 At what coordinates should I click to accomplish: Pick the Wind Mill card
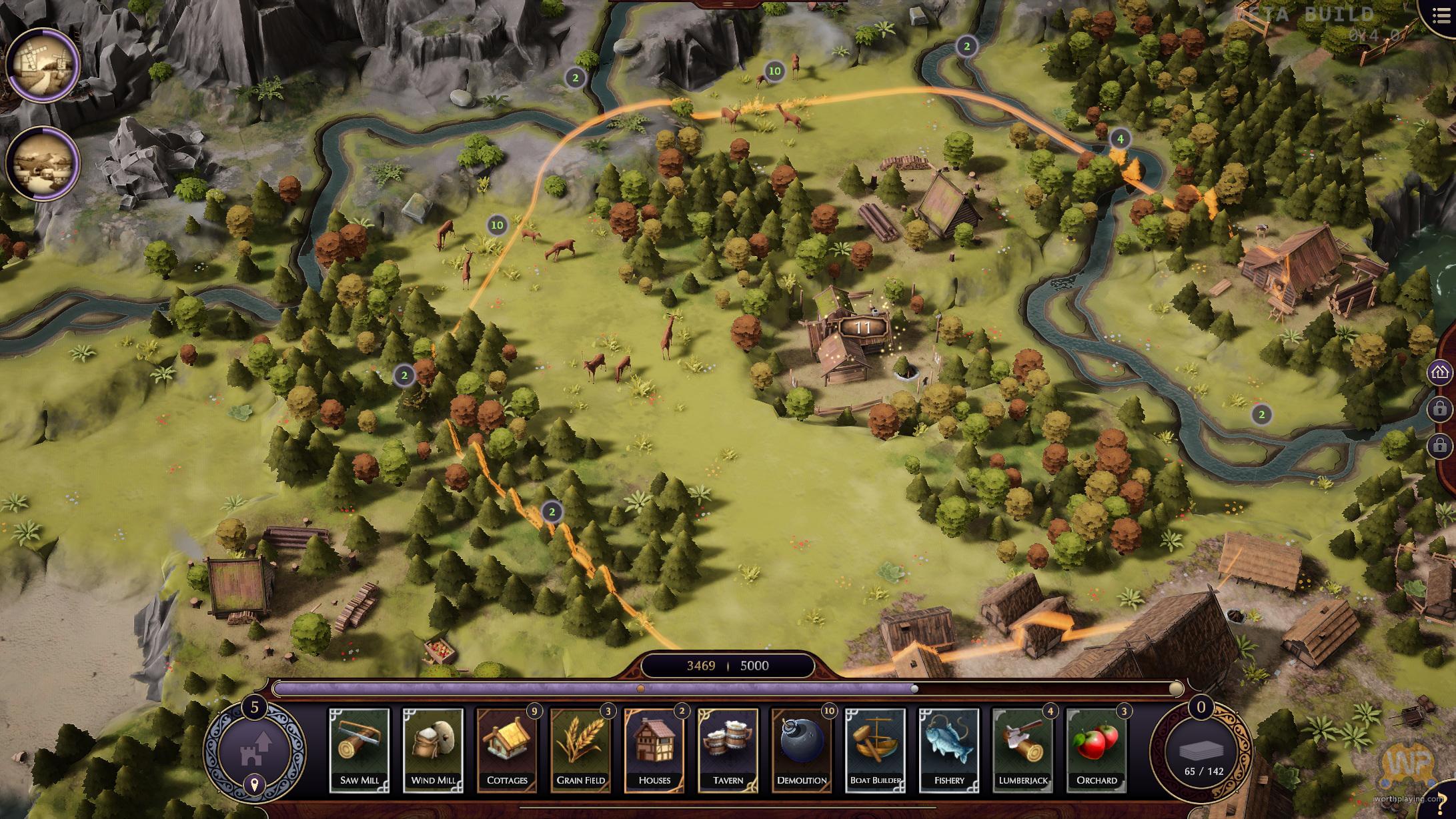tap(433, 750)
